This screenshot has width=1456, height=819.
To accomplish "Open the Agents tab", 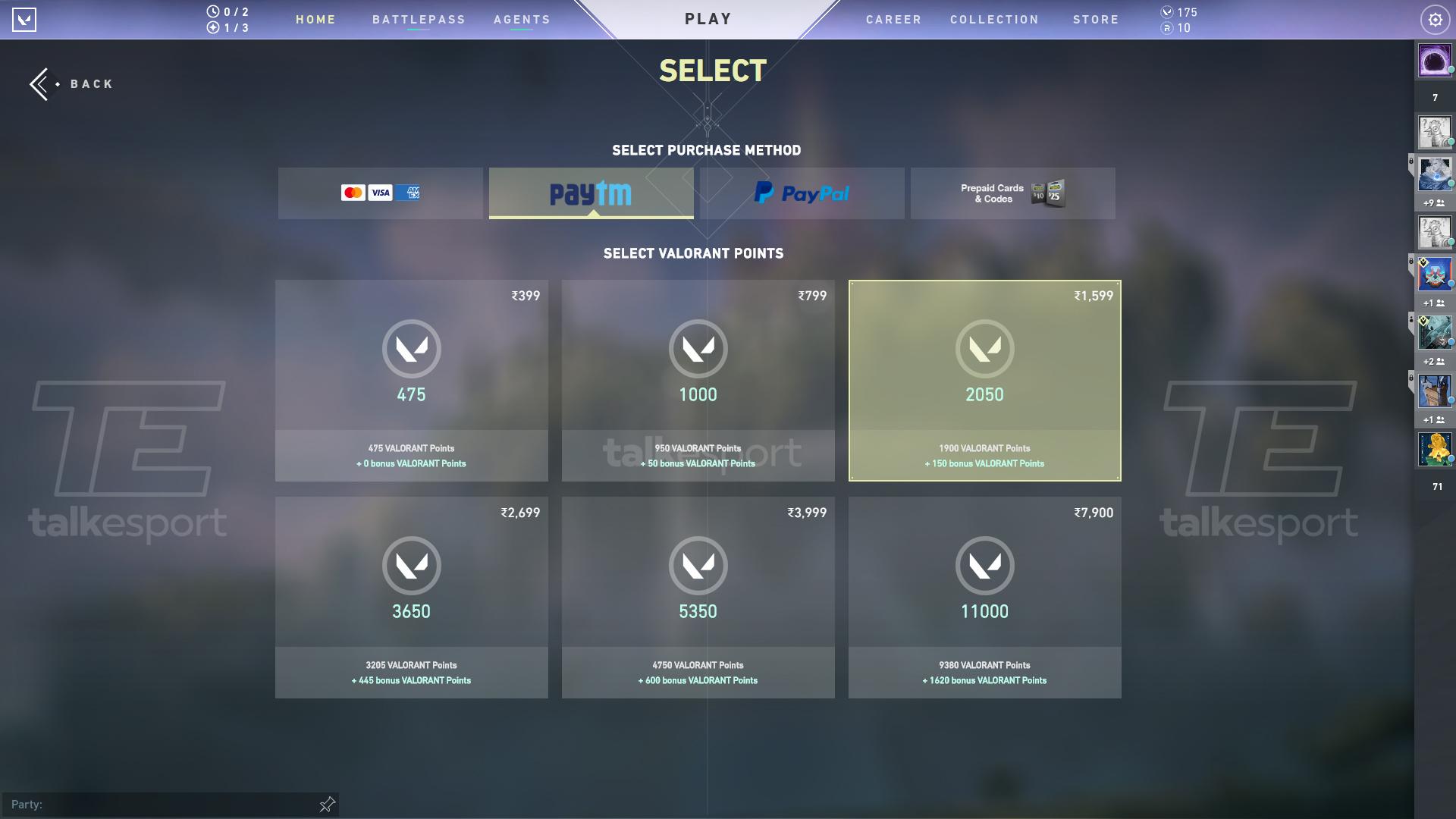I will click(522, 20).
